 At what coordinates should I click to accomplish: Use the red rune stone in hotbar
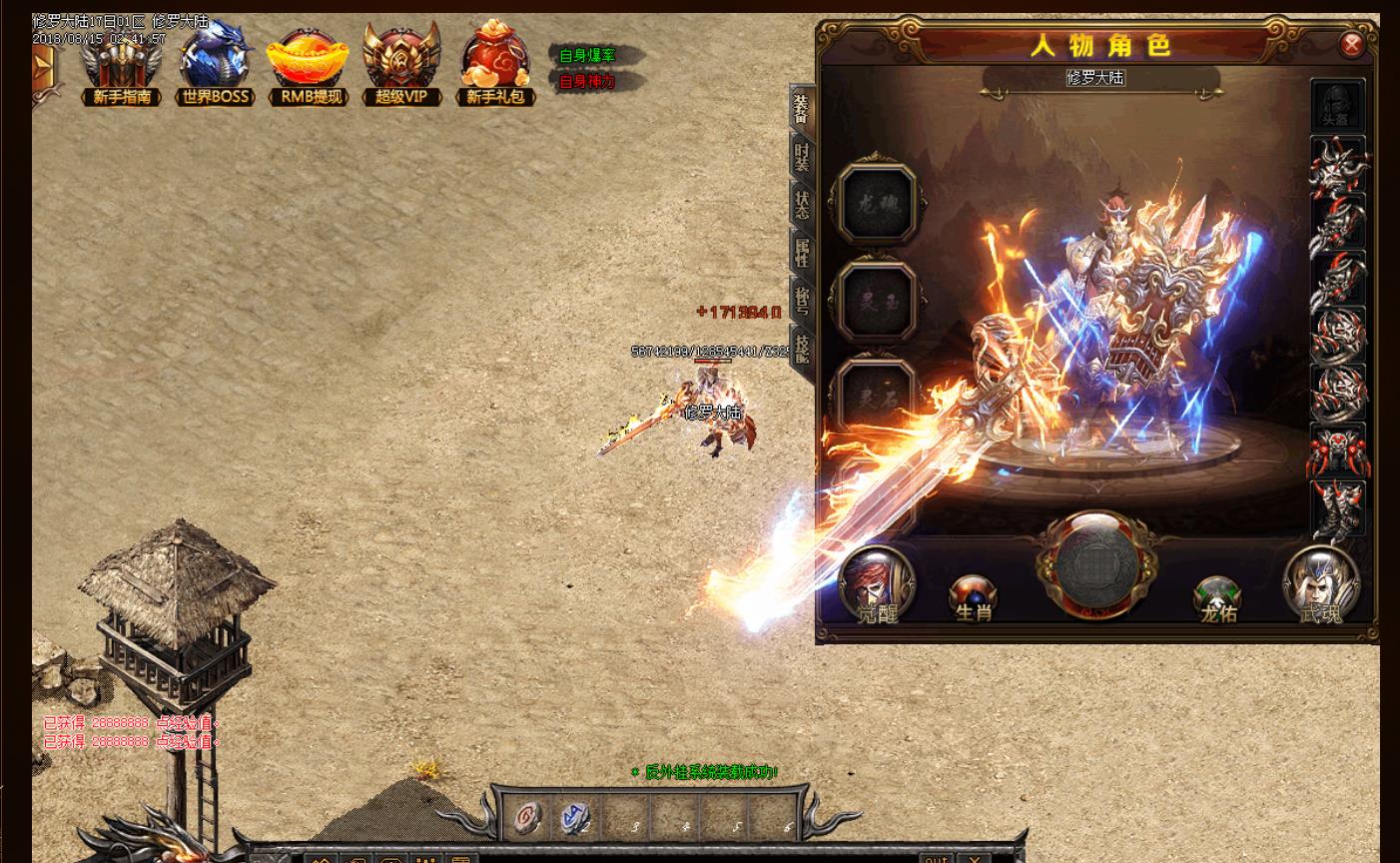528,819
